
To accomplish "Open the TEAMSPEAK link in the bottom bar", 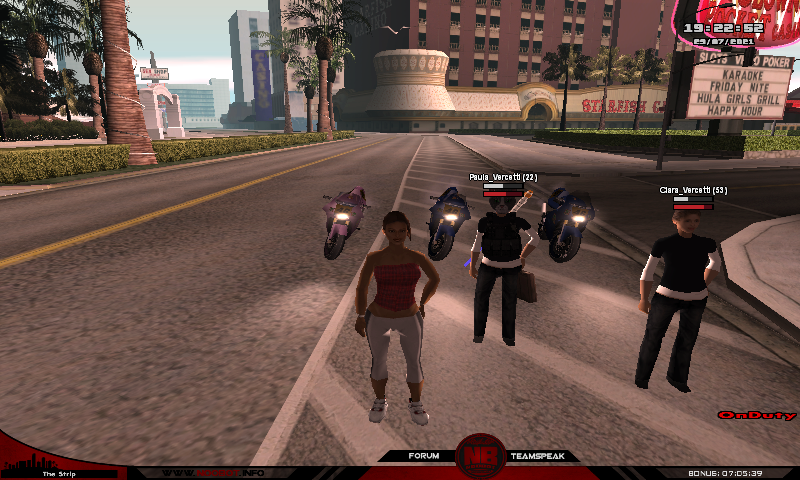I will (x=537, y=456).
